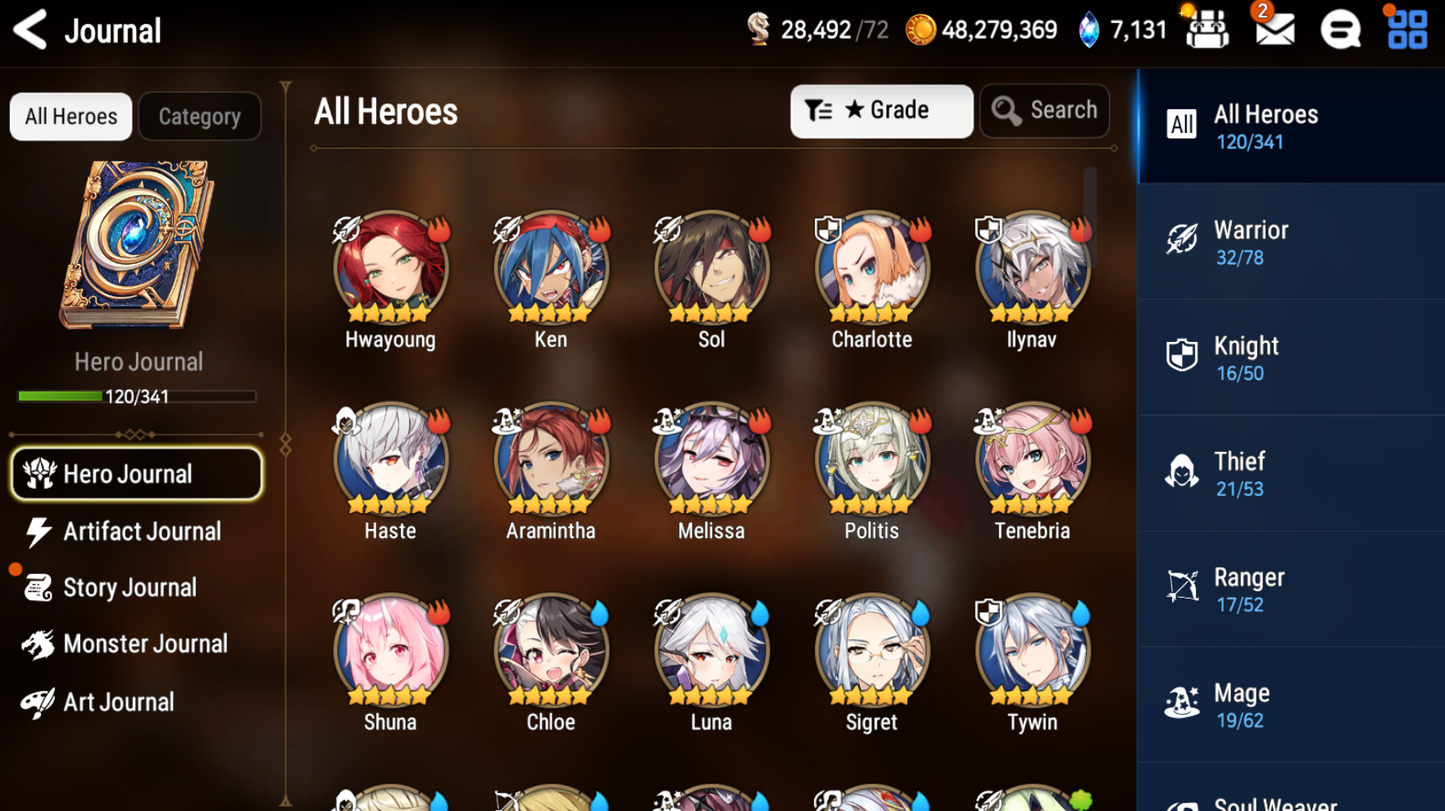The width and height of the screenshot is (1445, 811).
Task: Select the hero Melissa portrait
Action: tap(711, 460)
